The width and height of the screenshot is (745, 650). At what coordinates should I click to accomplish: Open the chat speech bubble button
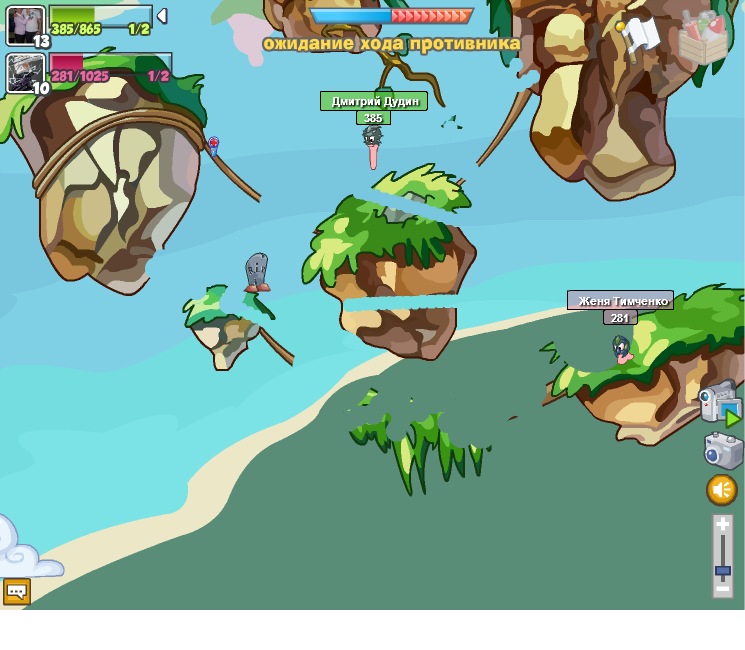click(16, 591)
